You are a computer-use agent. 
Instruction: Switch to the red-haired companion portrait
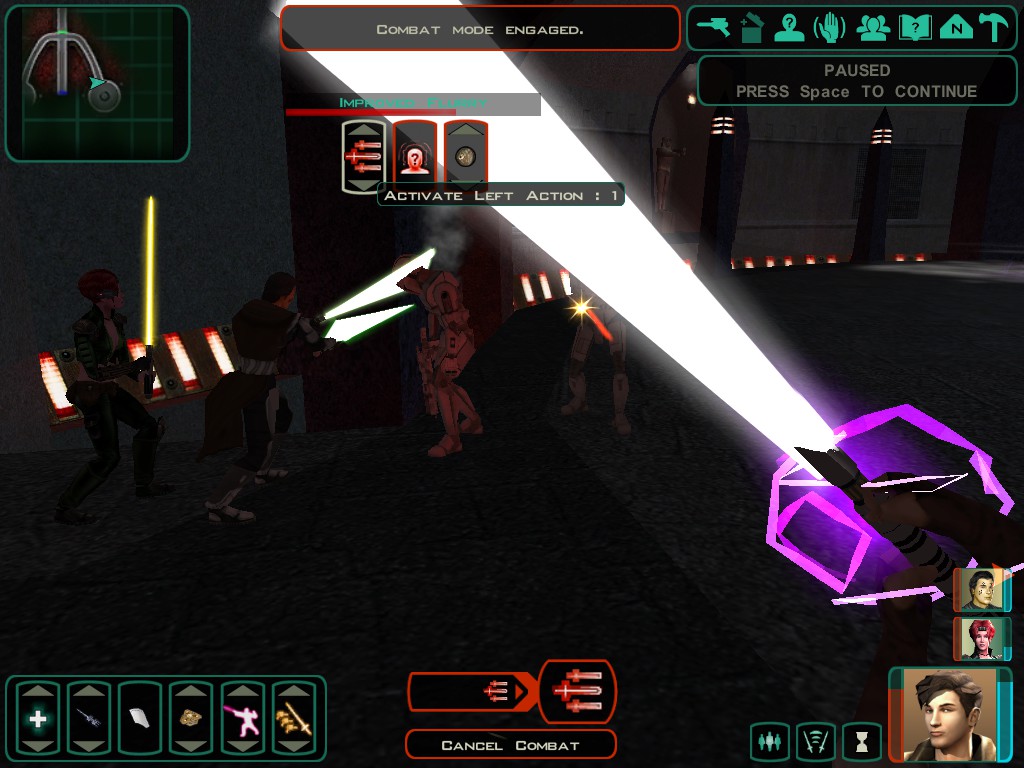[x=981, y=639]
